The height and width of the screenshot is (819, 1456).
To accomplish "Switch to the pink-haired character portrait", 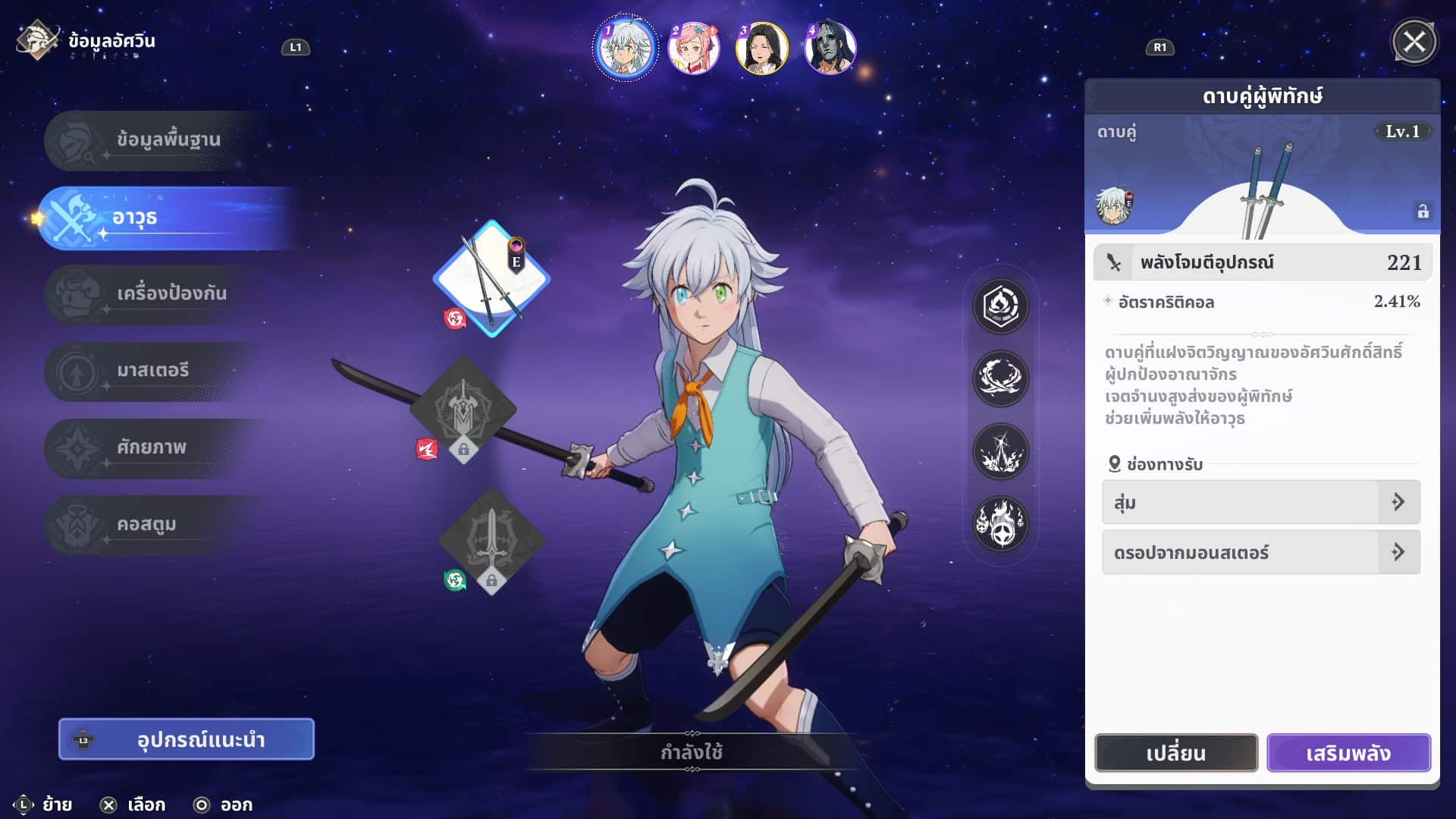I will (693, 47).
